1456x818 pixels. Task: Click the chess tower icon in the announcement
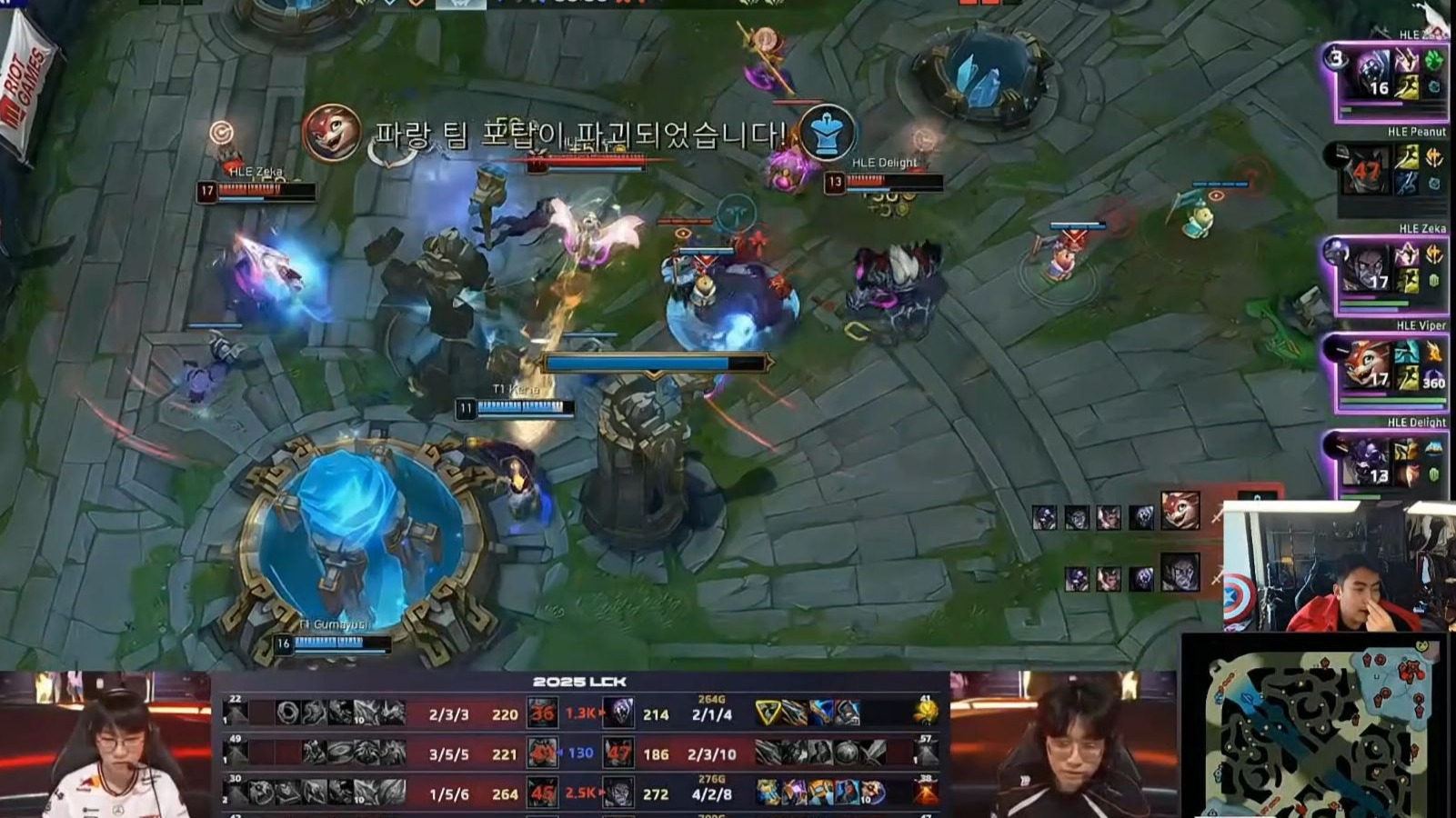point(827,133)
